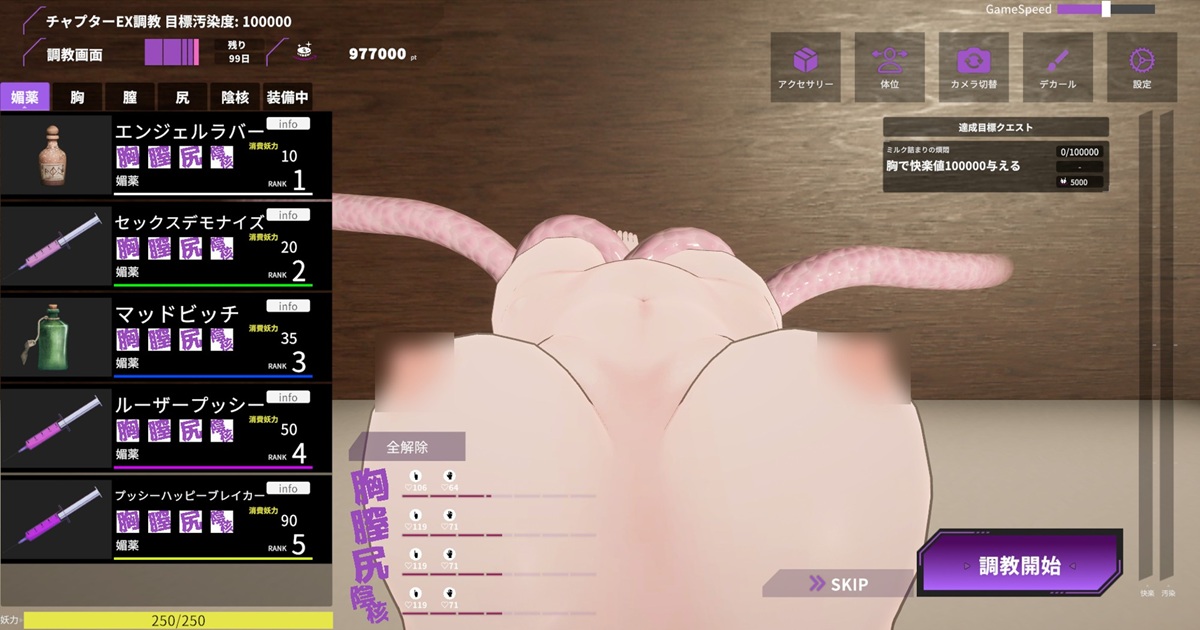This screenshot has width=1200, height=630.
Task: Open the 設定 settings menu
Action: [x=1141, y=67]
